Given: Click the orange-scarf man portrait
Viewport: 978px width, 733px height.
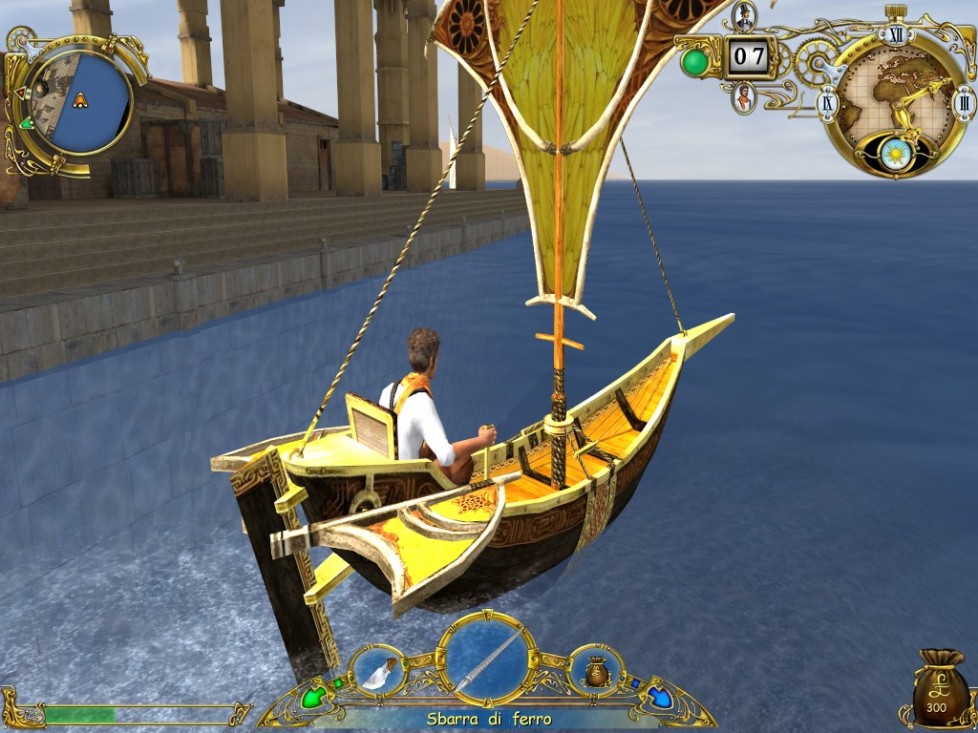Looking at the screenshot, I should tap(743, 98).
